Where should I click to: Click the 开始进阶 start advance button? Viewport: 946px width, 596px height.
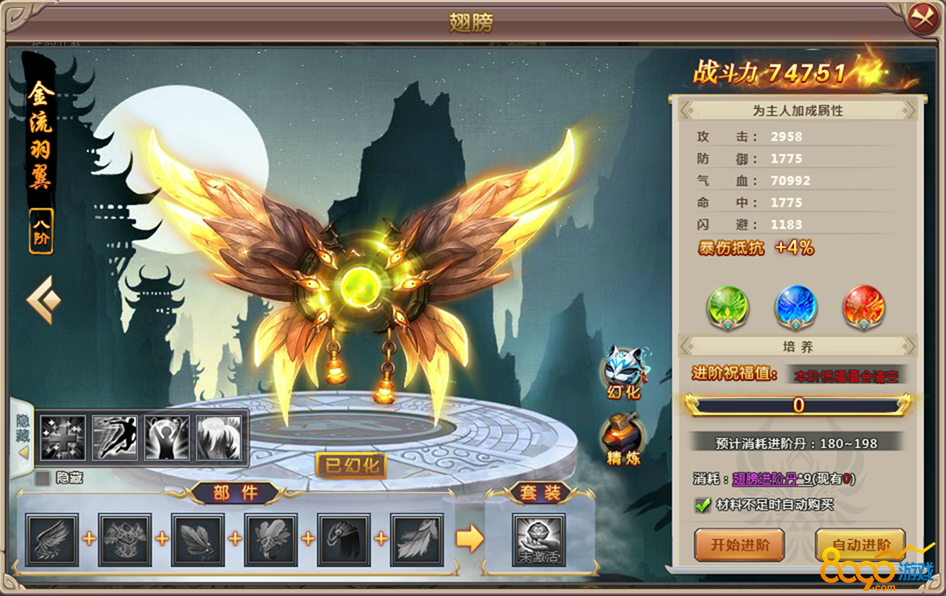739,545
